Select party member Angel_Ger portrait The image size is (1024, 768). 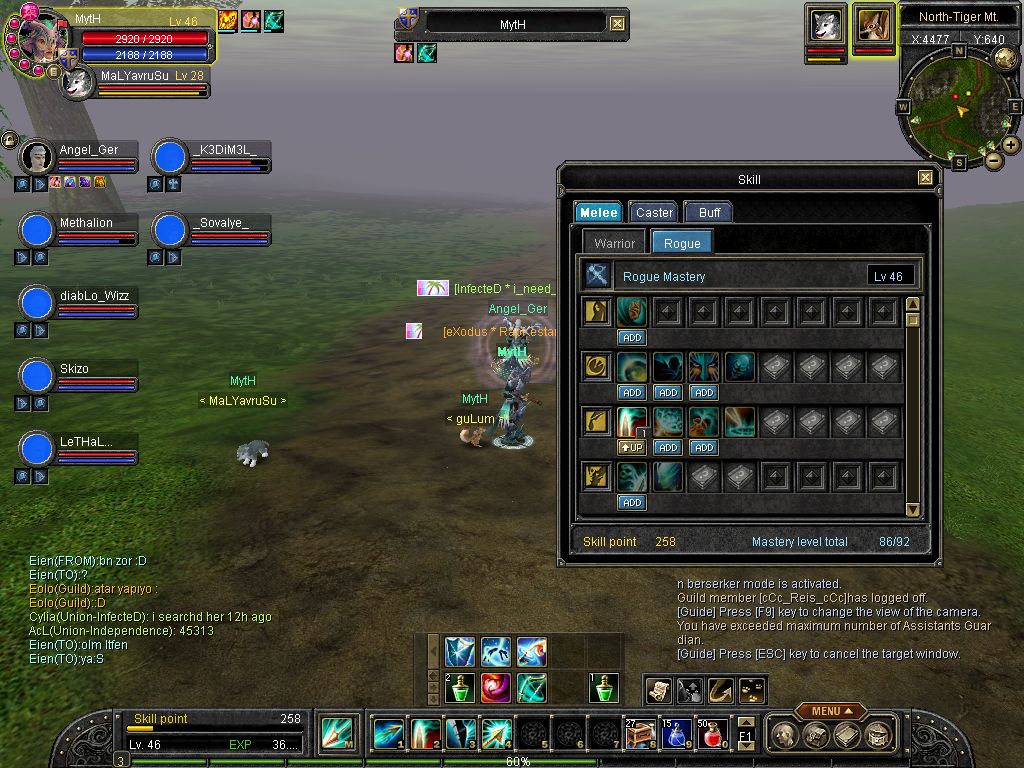[x=37, y=157]
